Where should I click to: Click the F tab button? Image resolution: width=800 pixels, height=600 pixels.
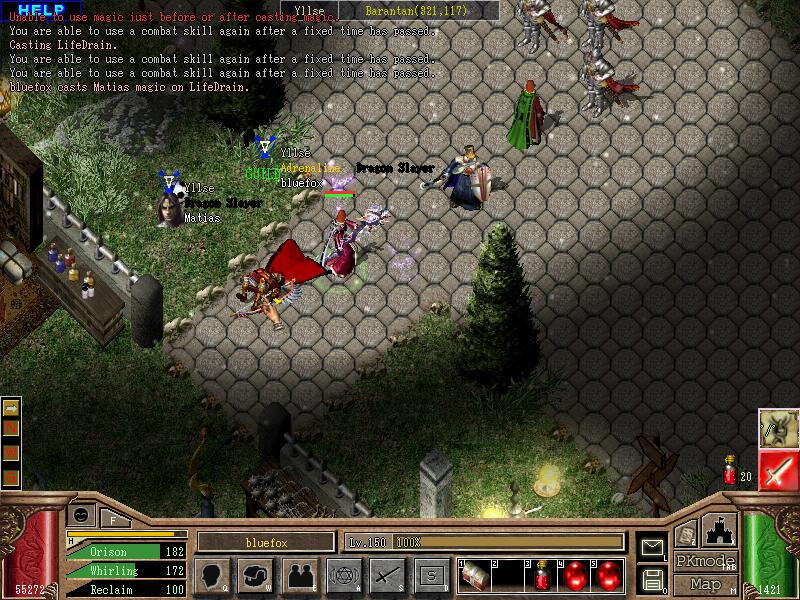(x=113, y=518)
